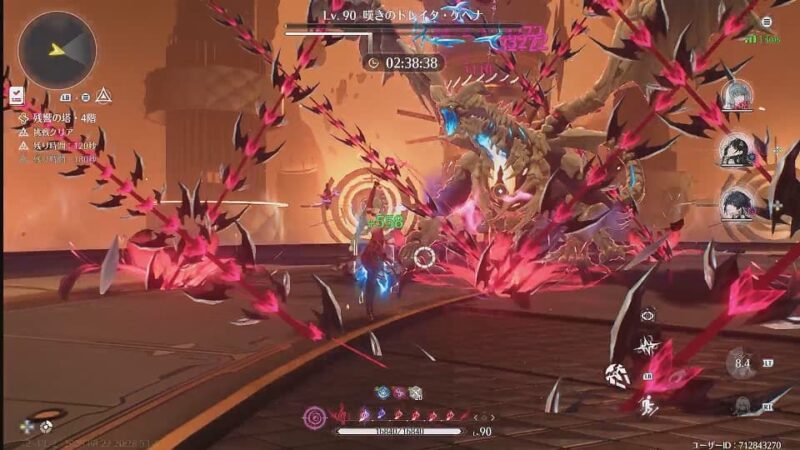Screen dimensions: 800x450
Task: Click the pink spiral gauge icon
Action: pos(316,413)
